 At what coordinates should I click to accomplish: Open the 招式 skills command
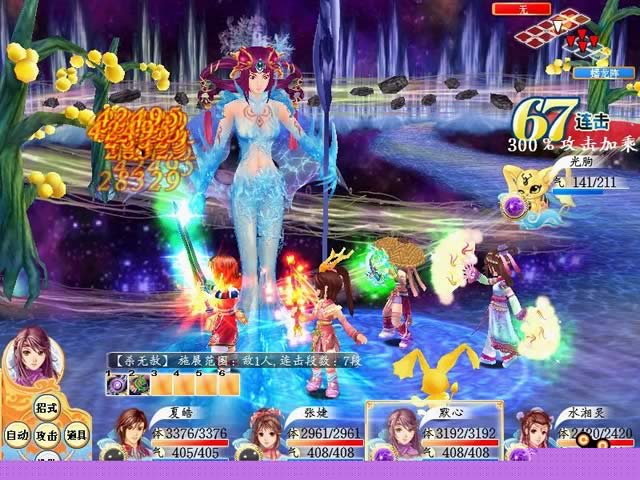[46, 411]
